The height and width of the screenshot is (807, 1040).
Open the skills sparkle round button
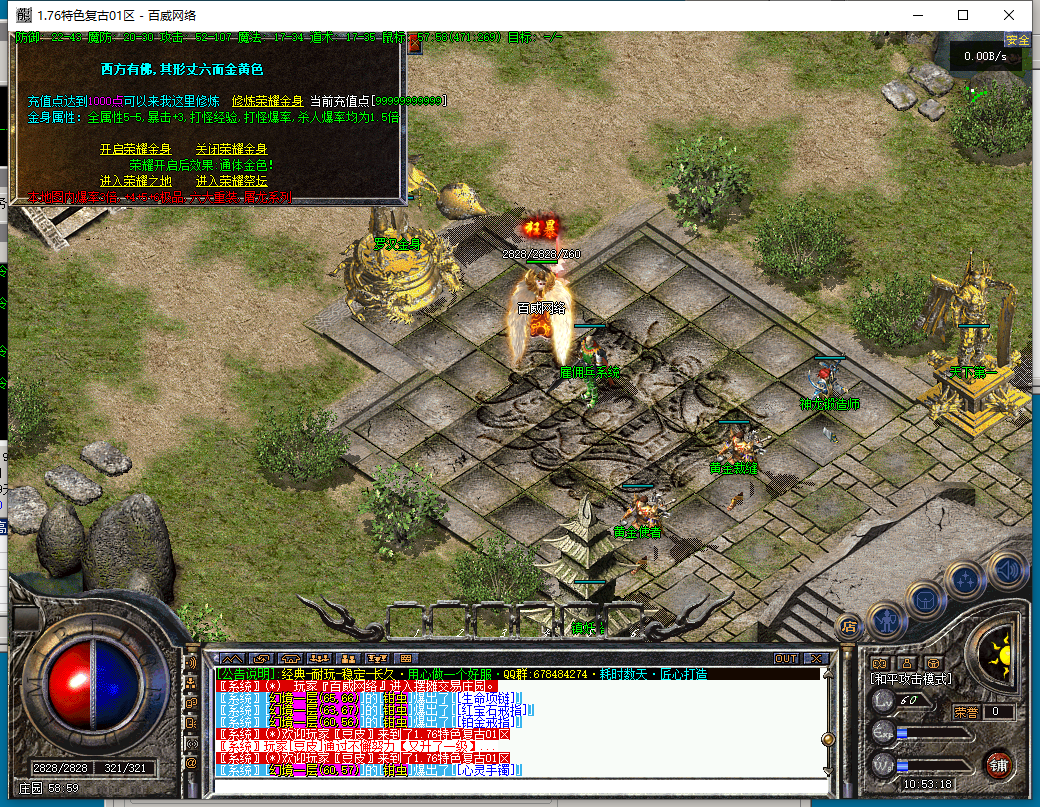(x=966, y=580)
